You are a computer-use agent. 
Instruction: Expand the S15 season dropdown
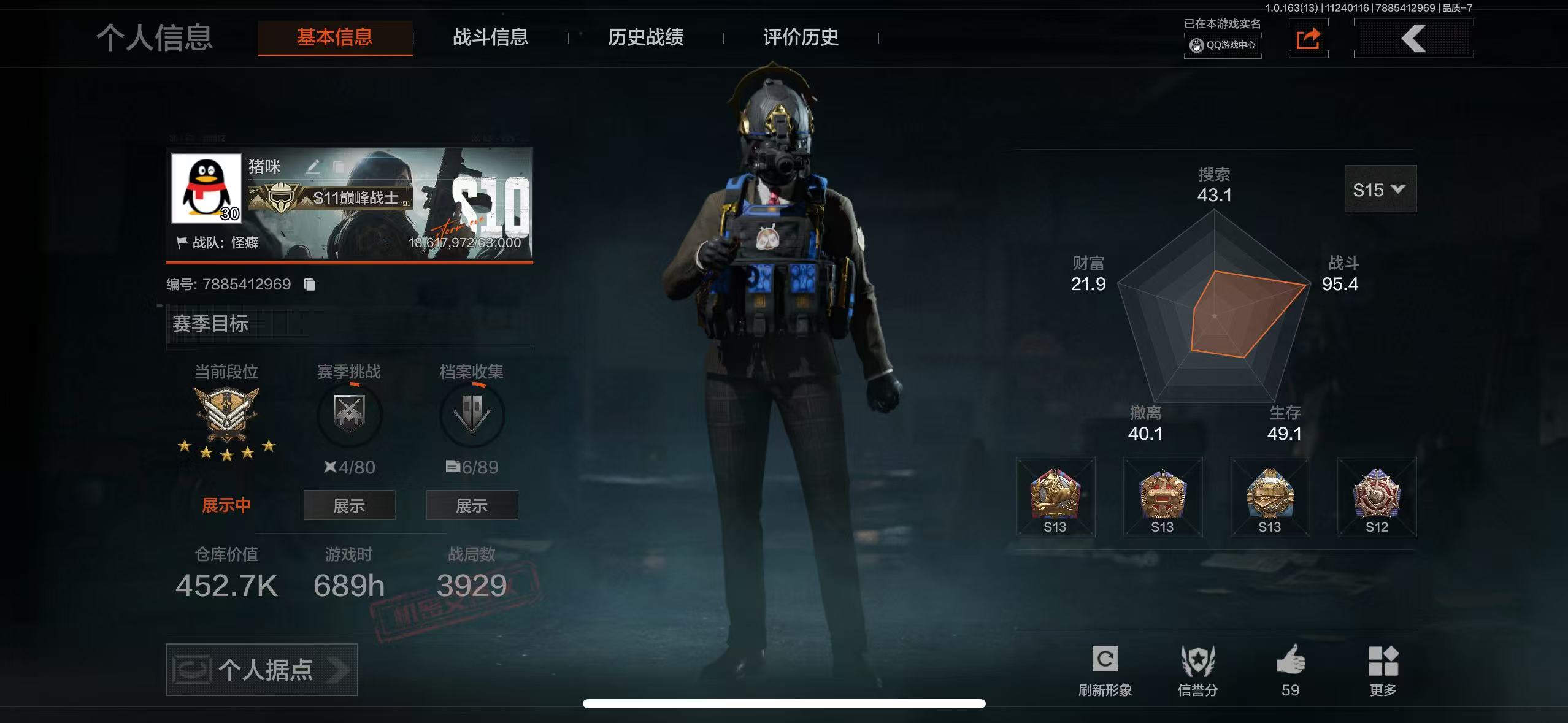1380,189
